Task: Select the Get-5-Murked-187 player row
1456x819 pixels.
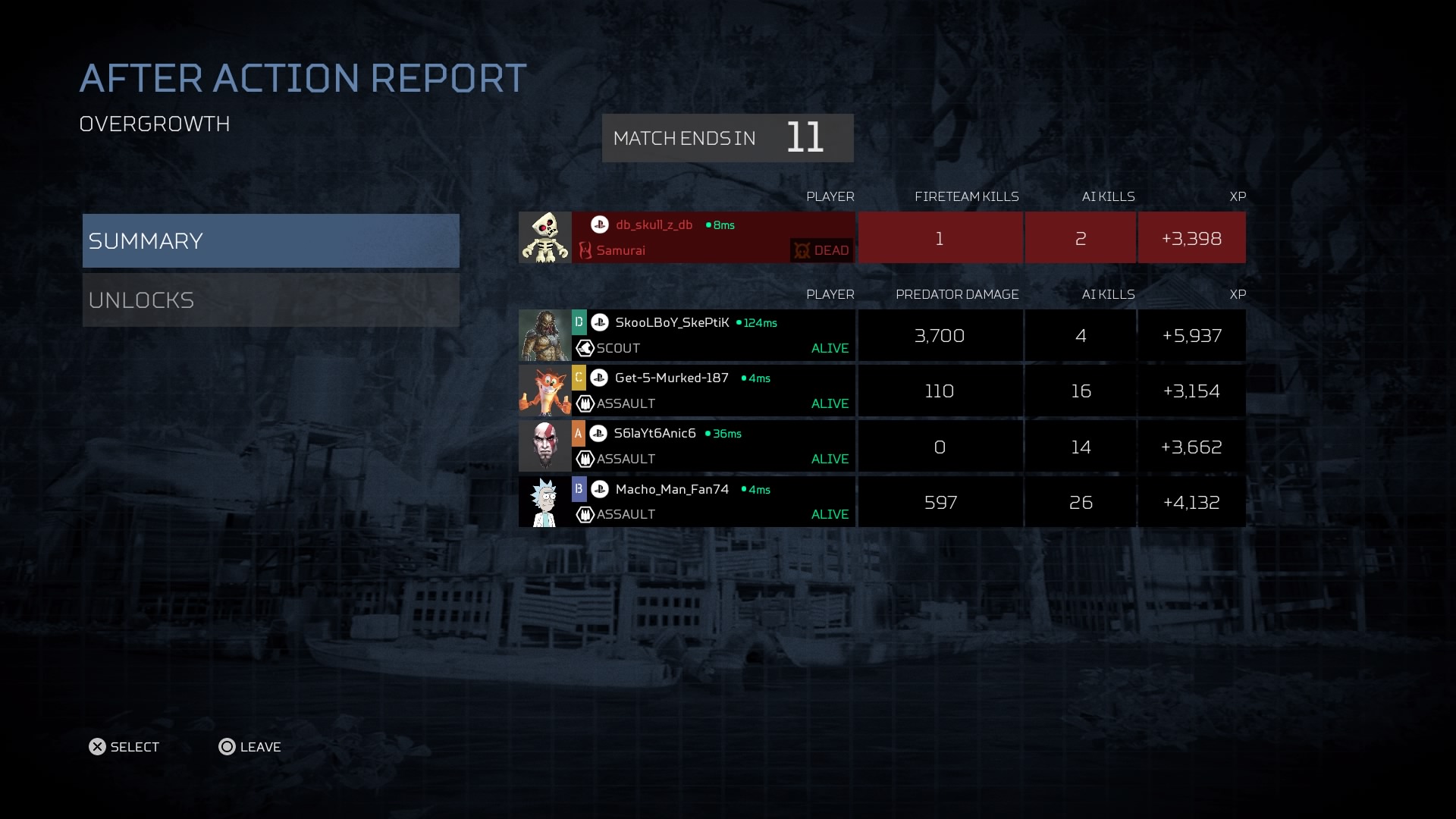Action: coord(713,391)
